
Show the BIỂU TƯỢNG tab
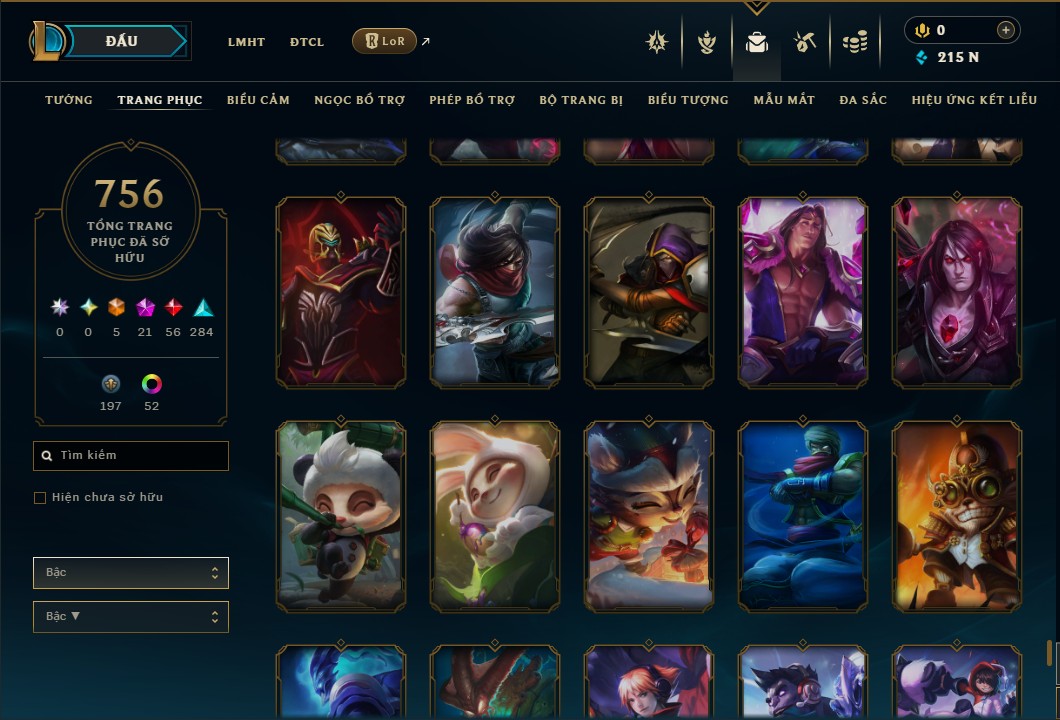pyautogui.click(x=688, y=100)
